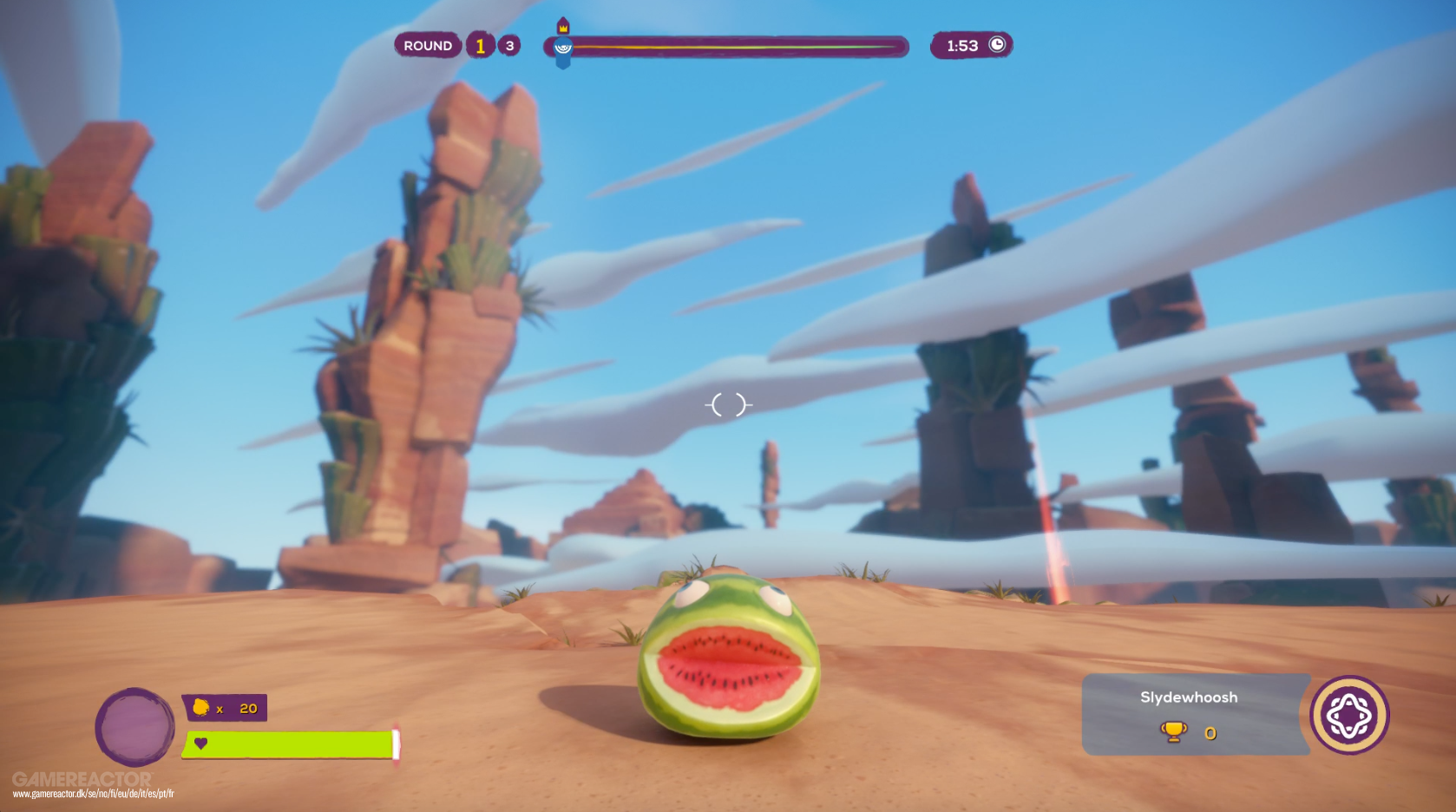Click the Slydewhoosh player nameplate
This screenshot has width=1456, height=812.
(x=1190, y=697)
